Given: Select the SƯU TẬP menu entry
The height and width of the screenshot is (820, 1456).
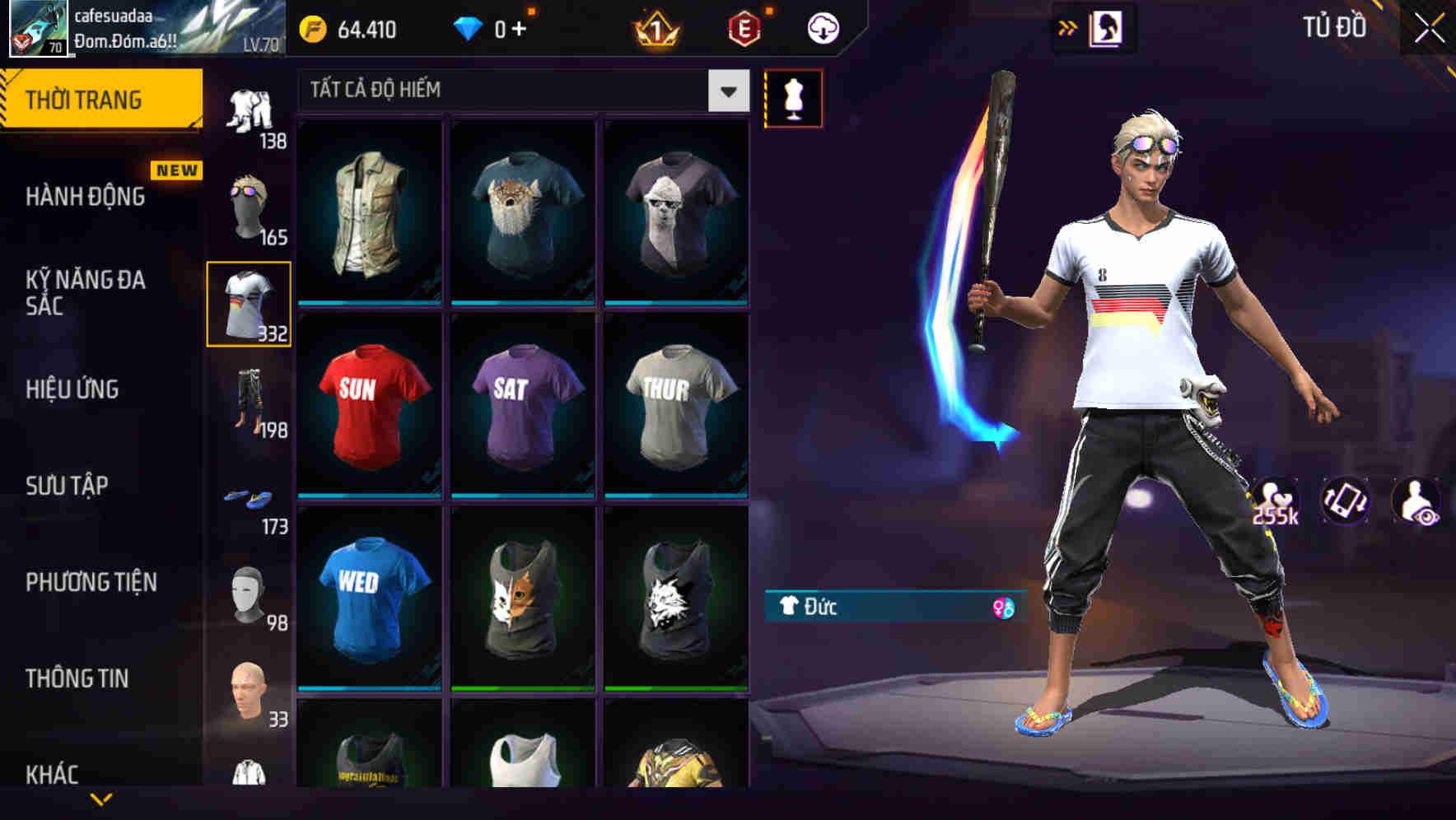Looking at the screenshot, I should (66, 486).
